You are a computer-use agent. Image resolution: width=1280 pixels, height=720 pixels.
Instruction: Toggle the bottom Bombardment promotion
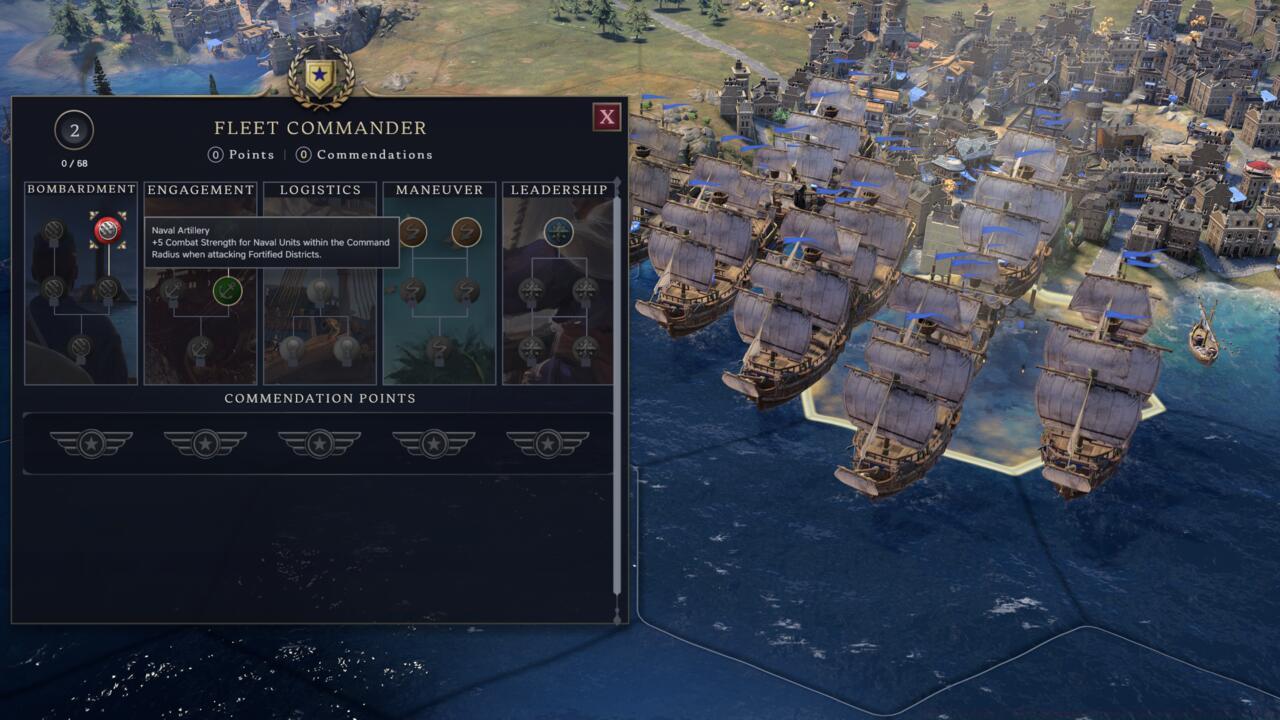80,348
